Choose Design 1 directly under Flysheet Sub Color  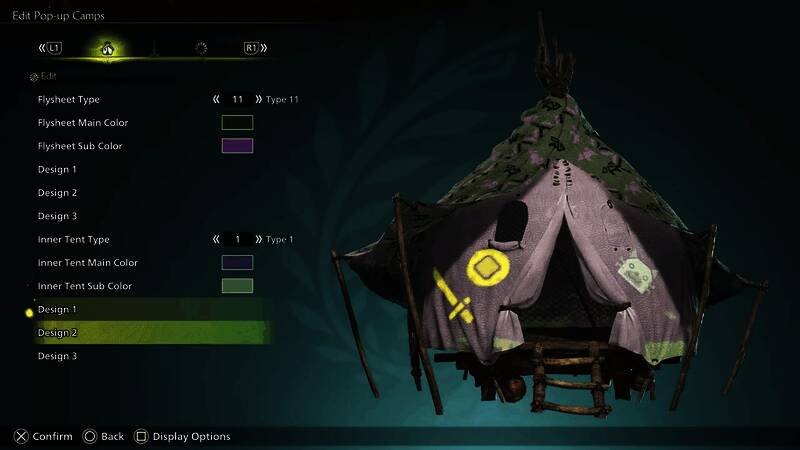click(x=58, y=169)
